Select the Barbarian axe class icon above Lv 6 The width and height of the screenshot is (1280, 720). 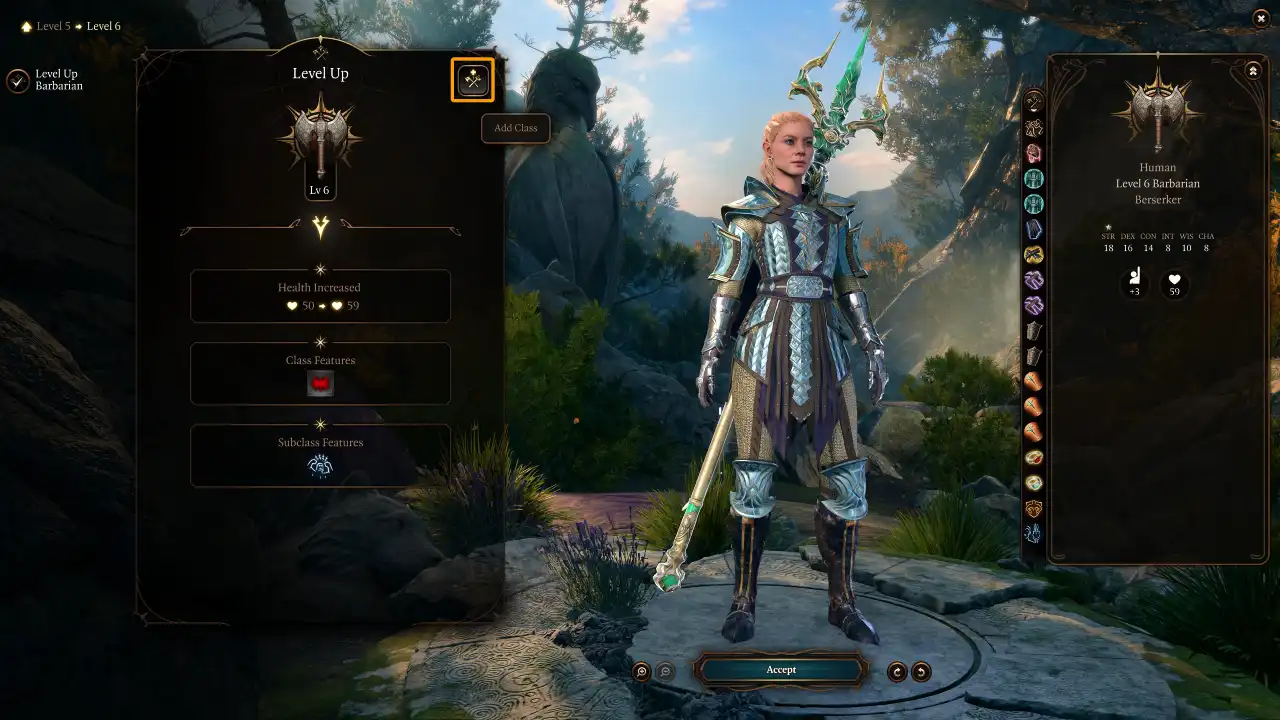click(x=320, y=140)
